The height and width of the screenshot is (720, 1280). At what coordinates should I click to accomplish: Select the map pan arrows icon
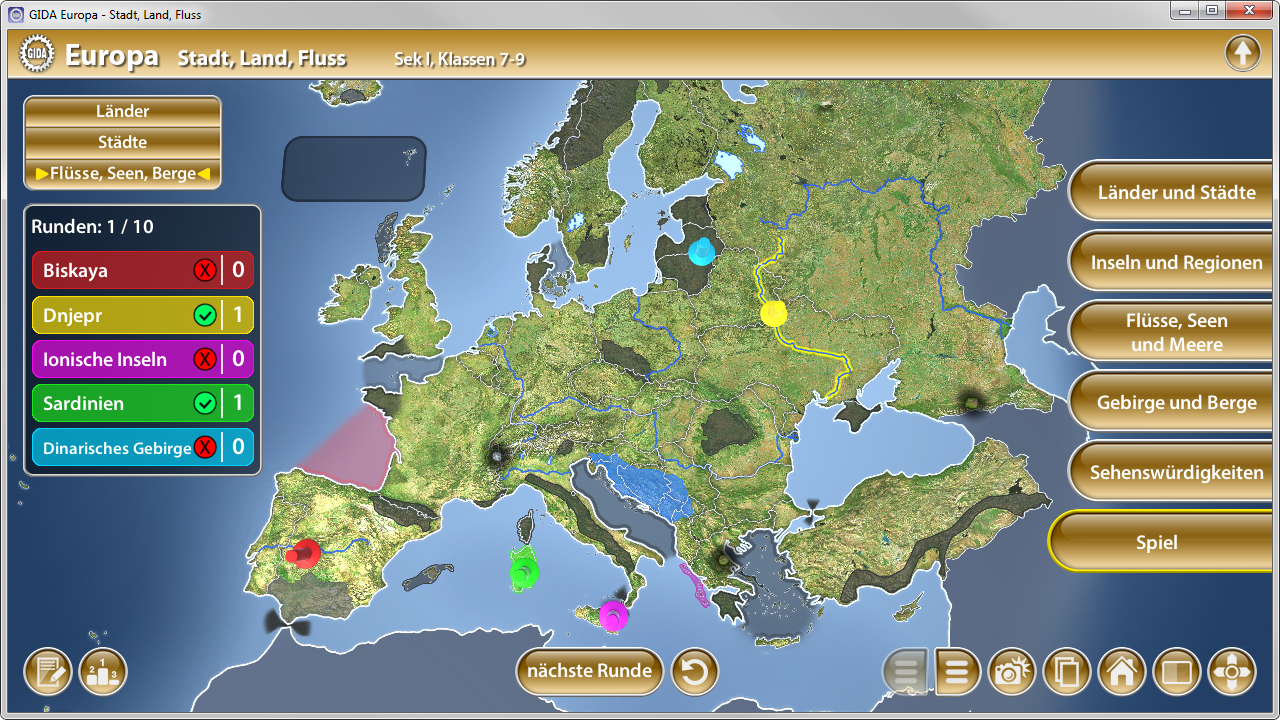[1232, 671]
